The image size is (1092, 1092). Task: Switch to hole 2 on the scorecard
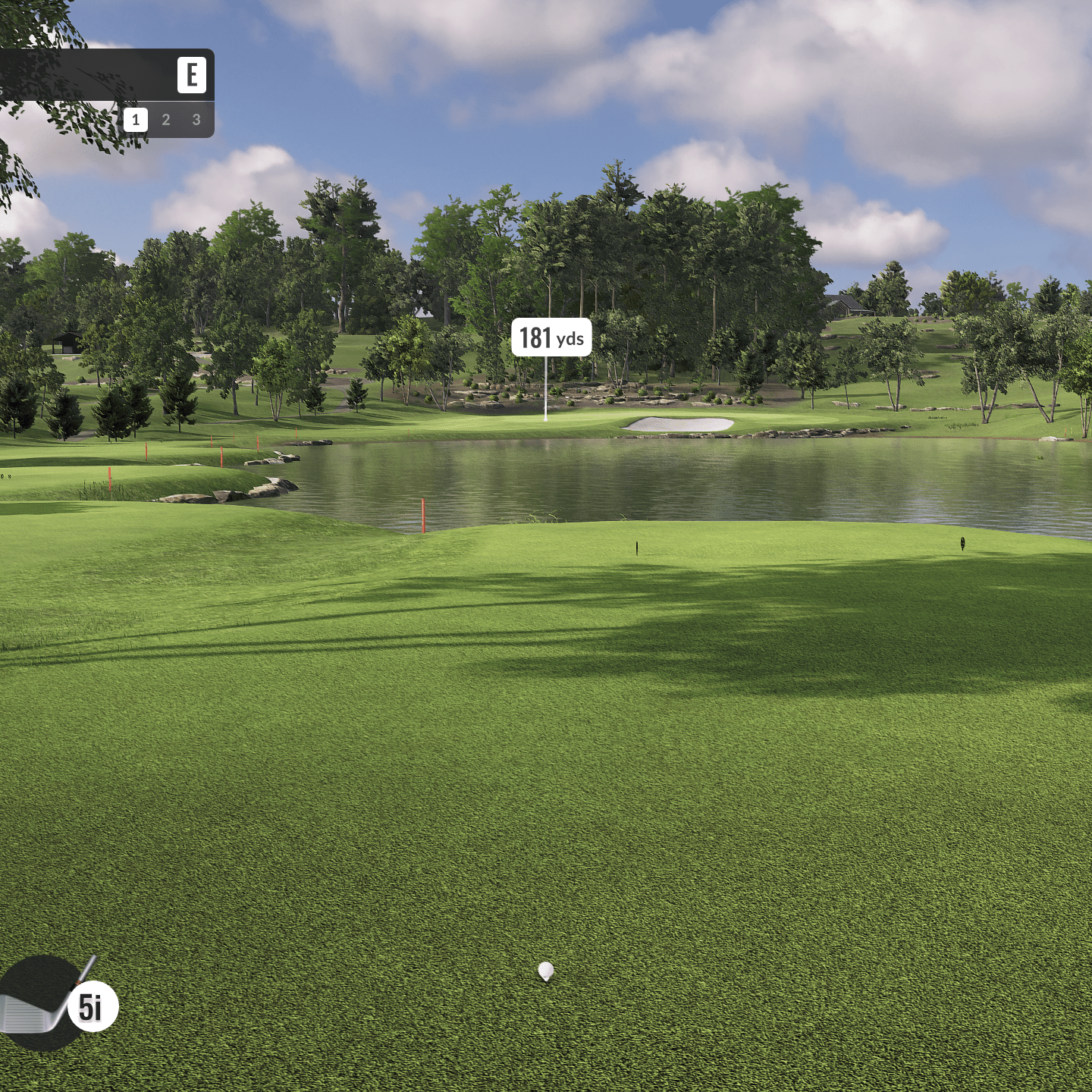click(166, 120)
